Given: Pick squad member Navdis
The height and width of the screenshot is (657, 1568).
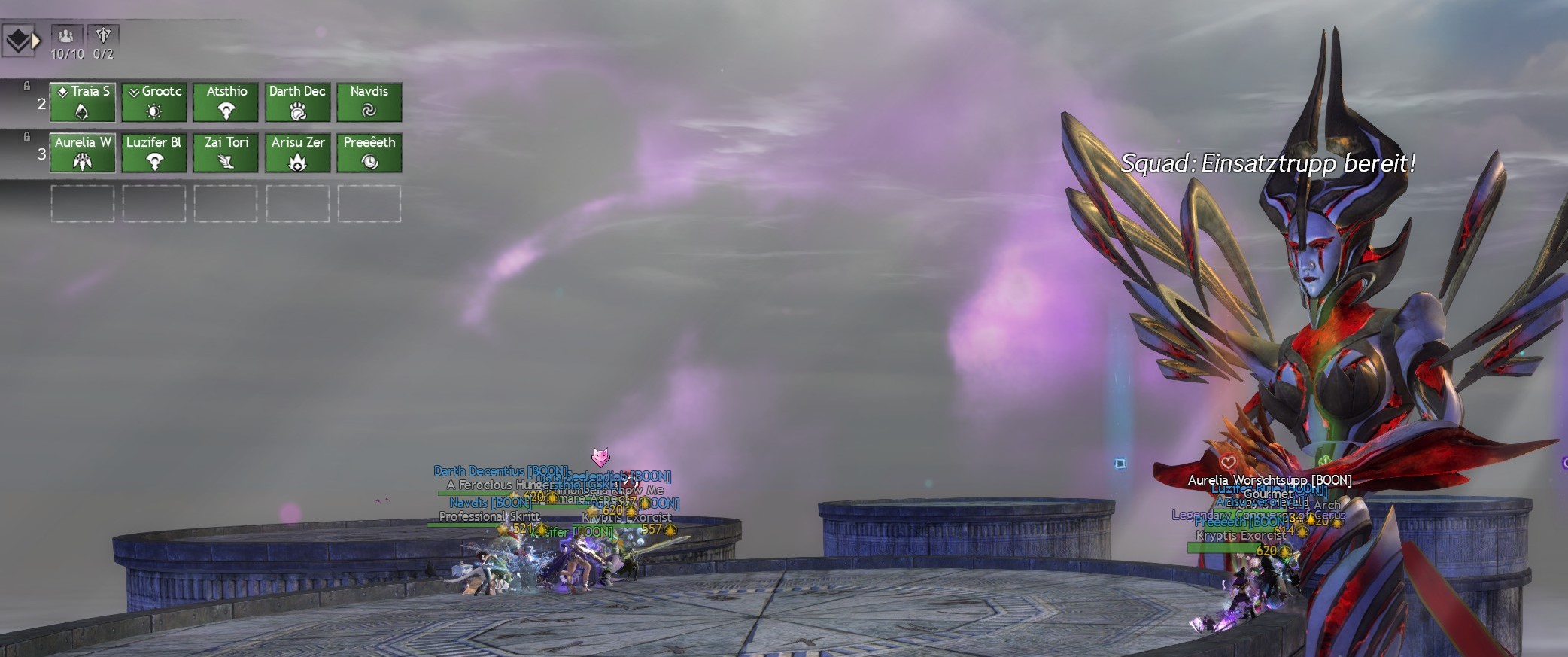Looking at the screenshot, I should [x=369, y=102].
